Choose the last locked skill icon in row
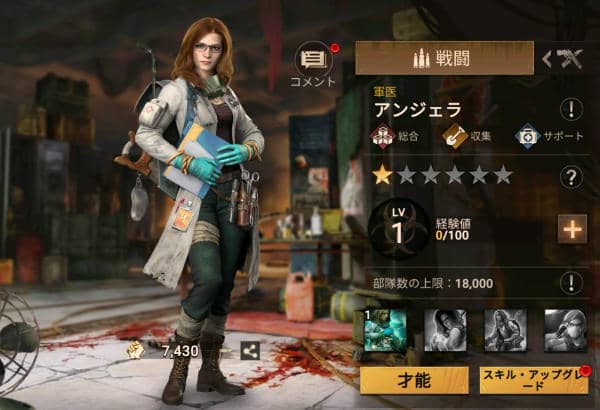 tap(564, 330)
